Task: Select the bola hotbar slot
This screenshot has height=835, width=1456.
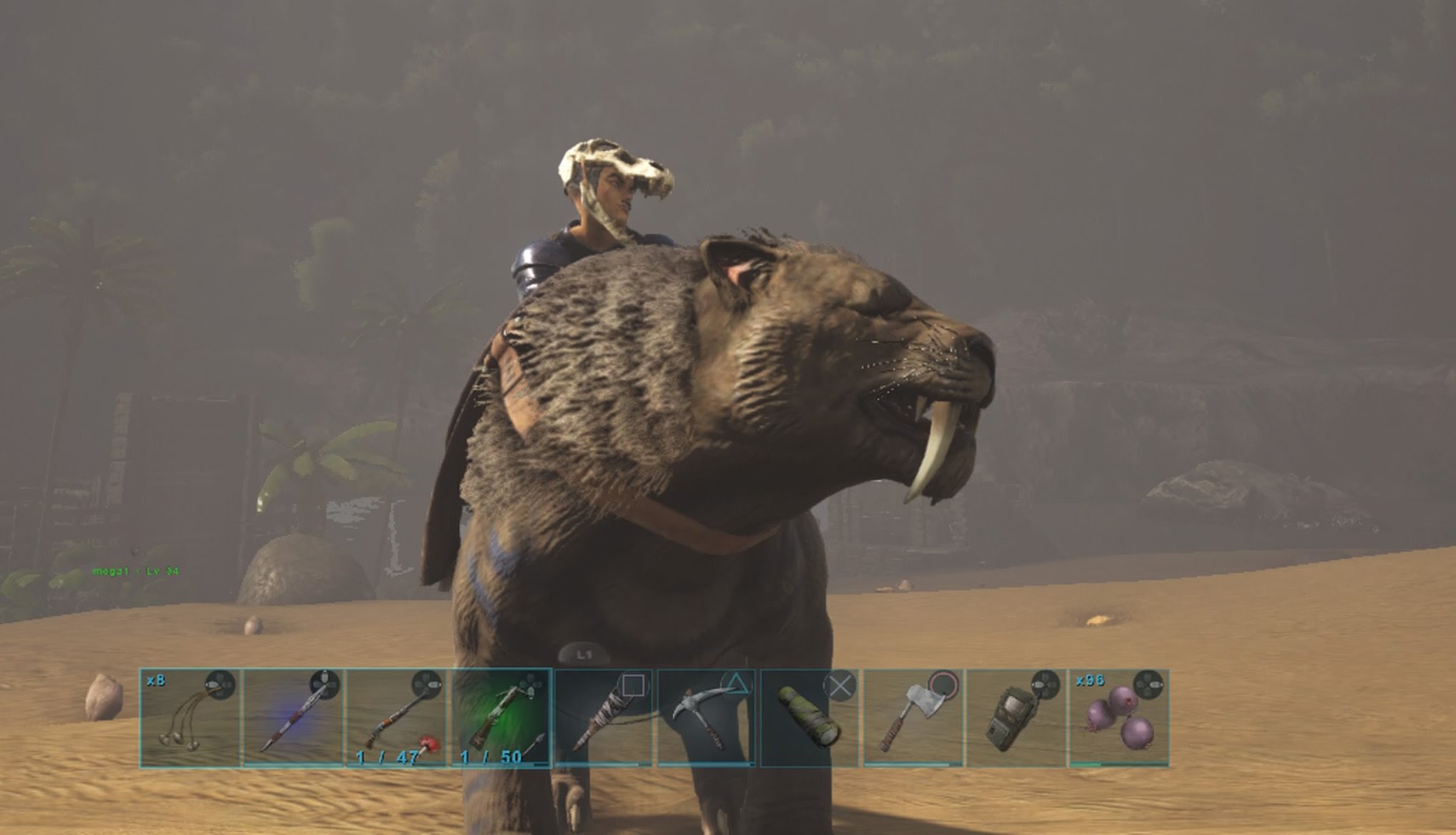Action: pyautogui.click(x=190, y=718)
